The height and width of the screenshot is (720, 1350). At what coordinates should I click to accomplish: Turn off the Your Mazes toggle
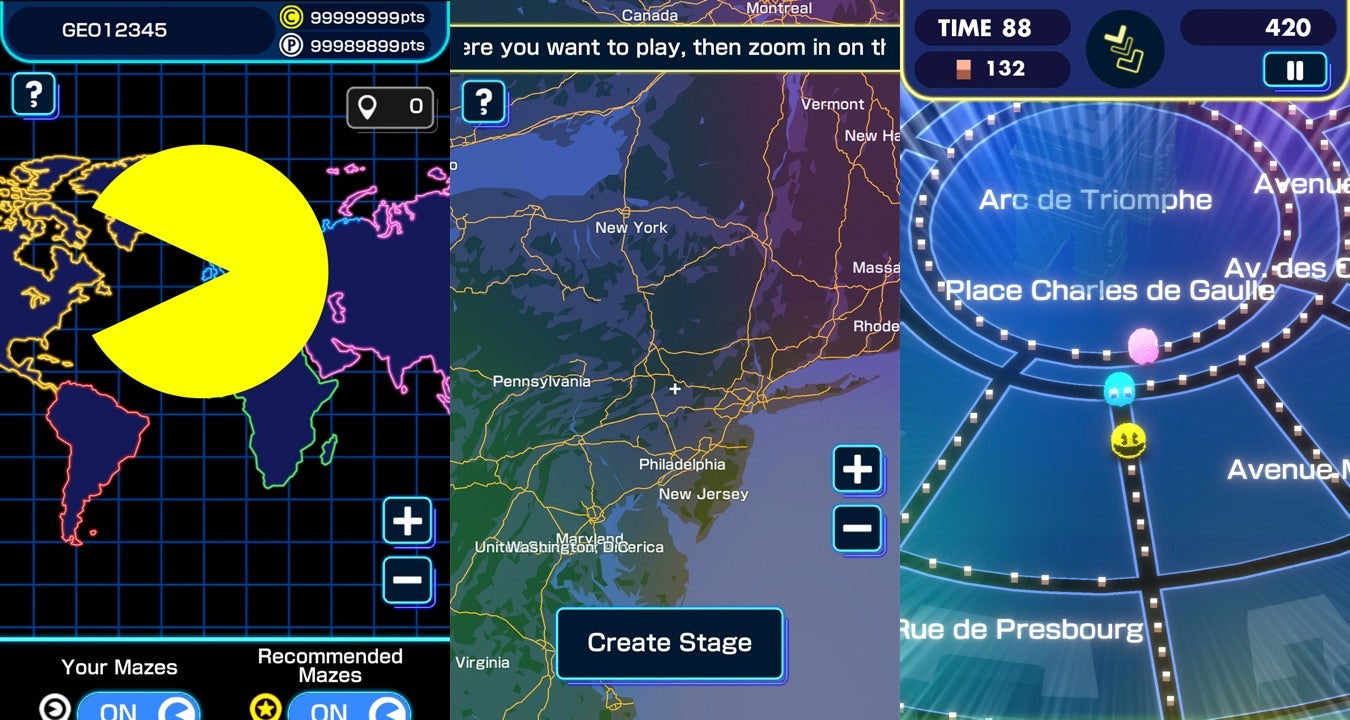click(138, 710)
